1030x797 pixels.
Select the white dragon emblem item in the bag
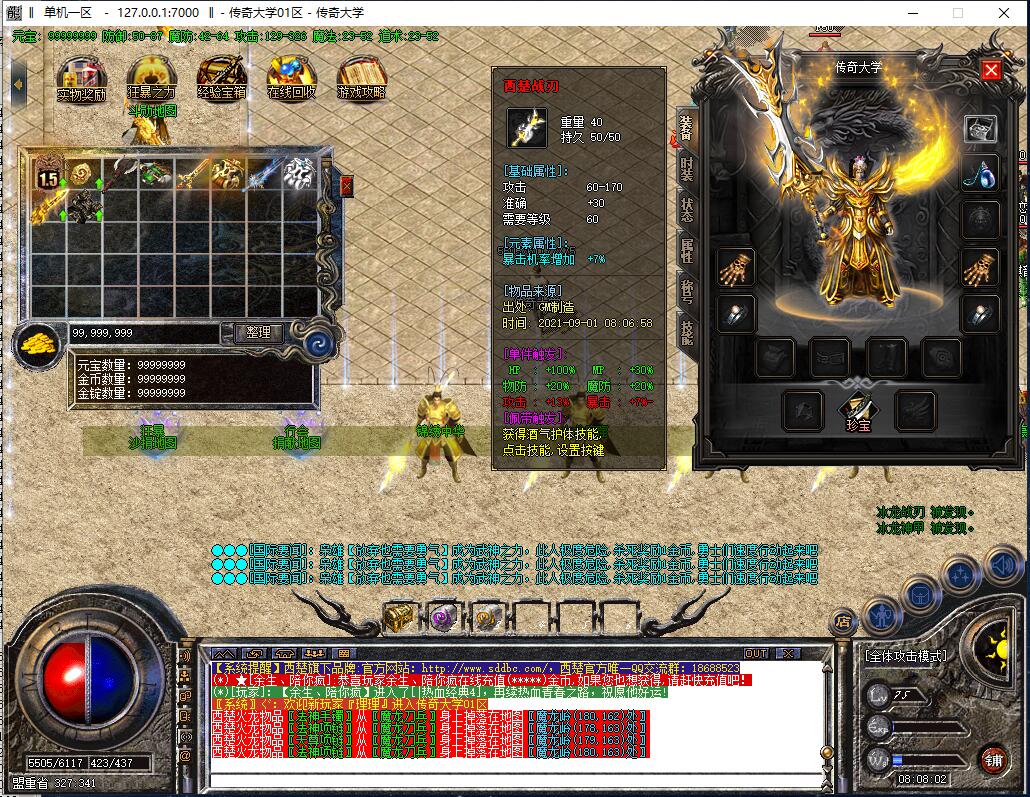click(299, 173)
